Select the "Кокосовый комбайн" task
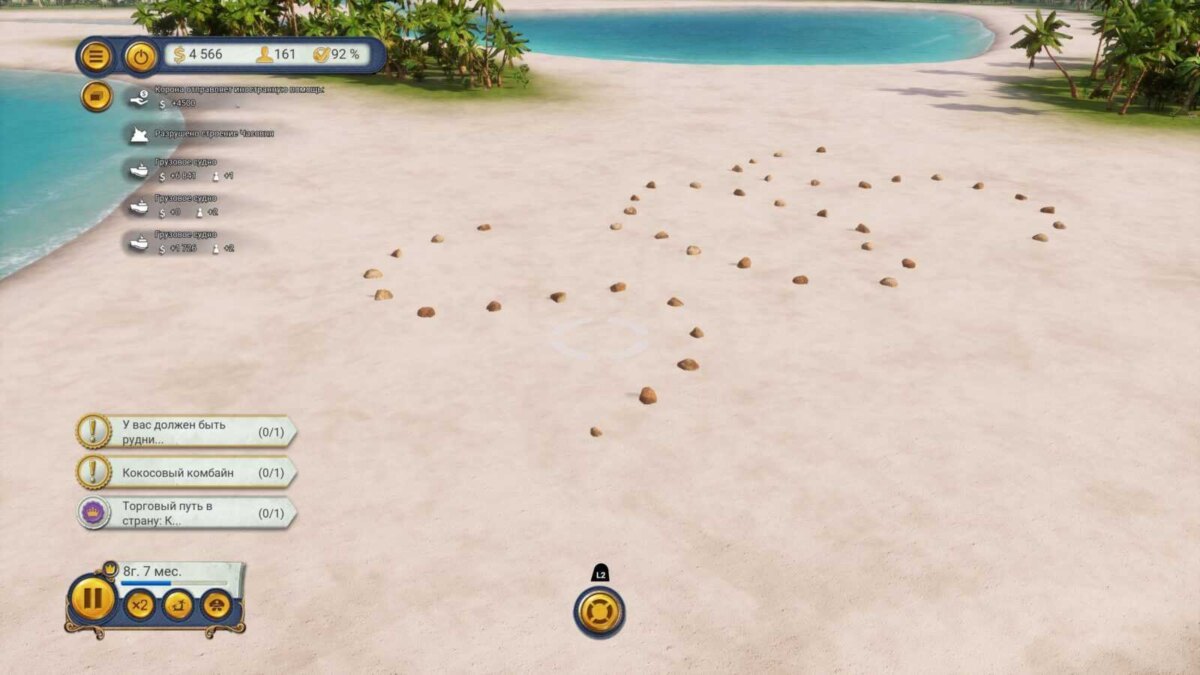 (x=186, y=472)
